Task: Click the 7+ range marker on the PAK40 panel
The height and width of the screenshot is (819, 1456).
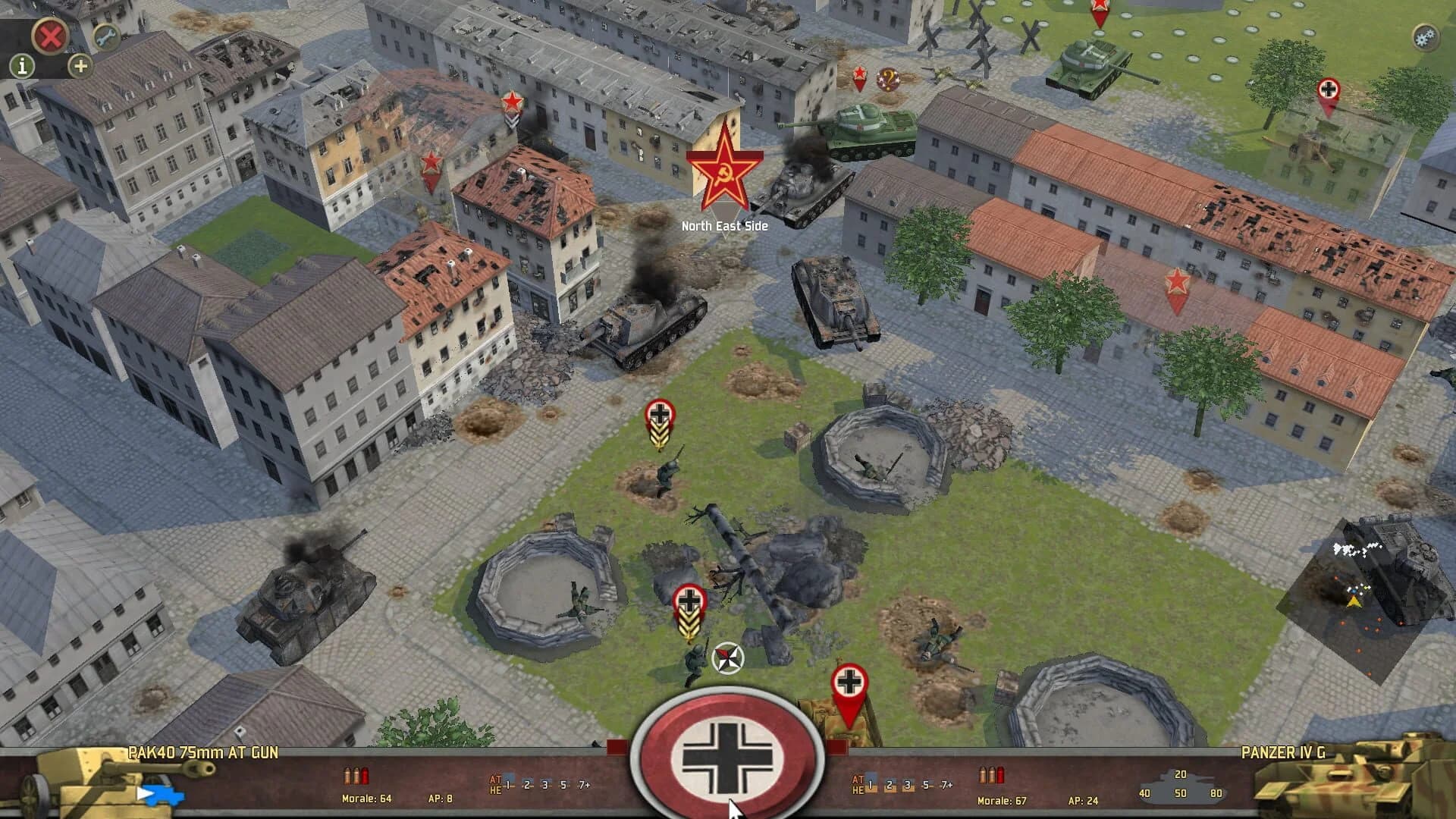Action: click(x=584, y=786)
